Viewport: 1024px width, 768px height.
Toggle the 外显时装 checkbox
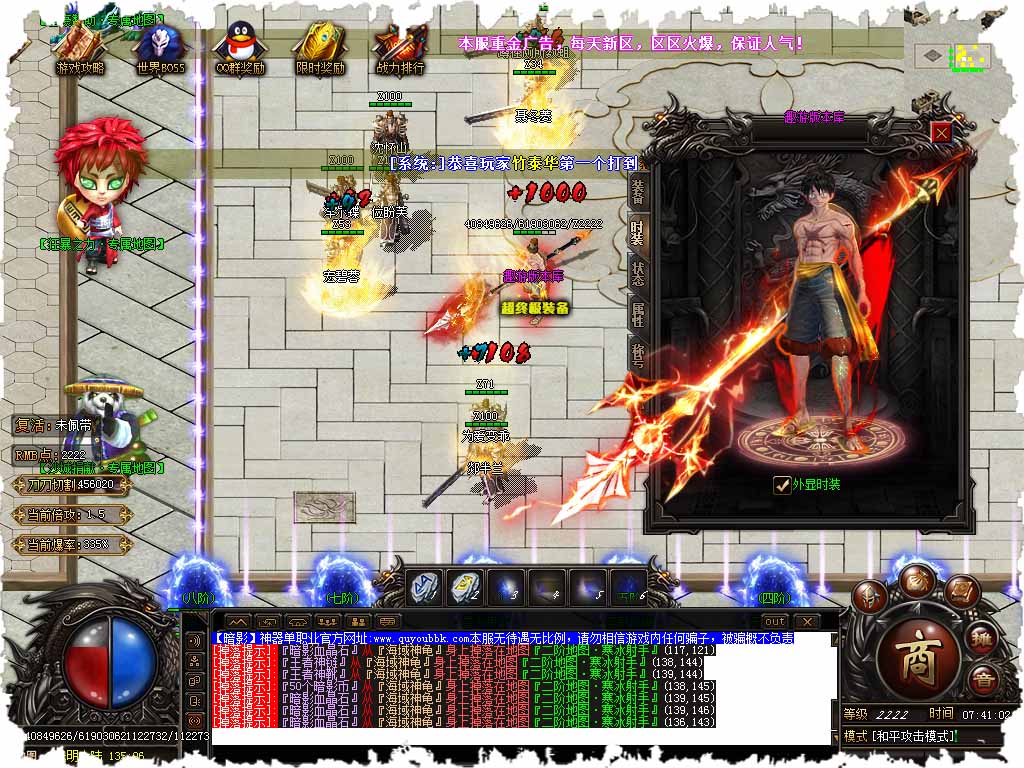coord(783,485)
